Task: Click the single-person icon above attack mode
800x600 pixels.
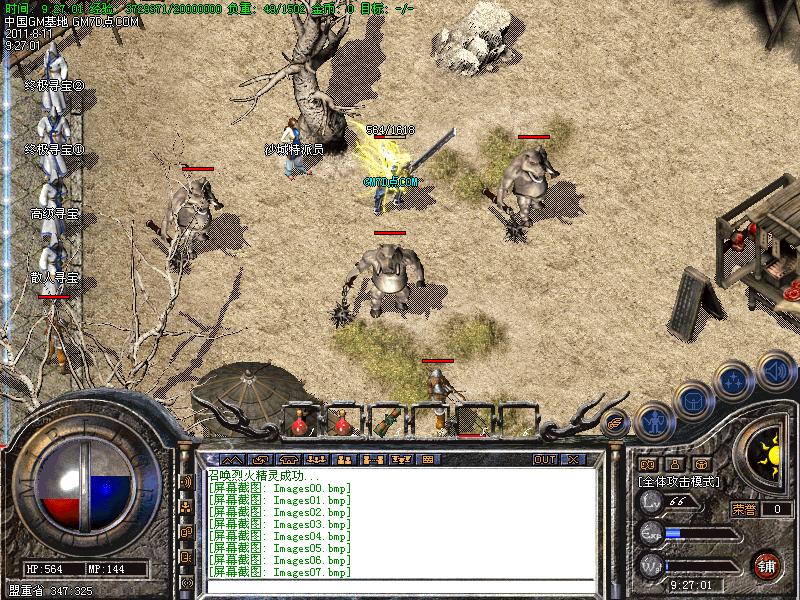Action: (x=674, y=464)
